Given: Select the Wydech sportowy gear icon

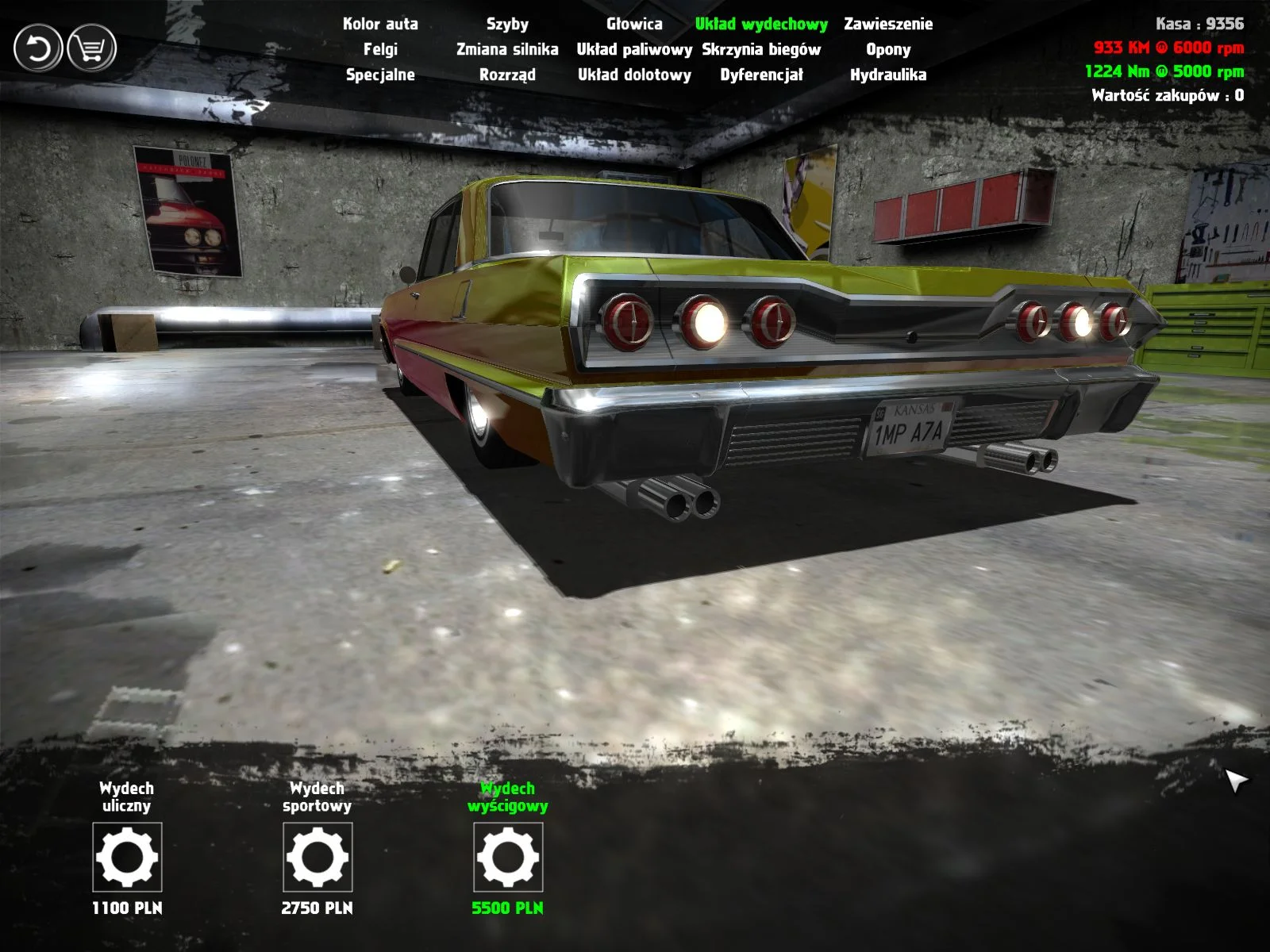Looking at the screenshot, I should pos(317,858).
